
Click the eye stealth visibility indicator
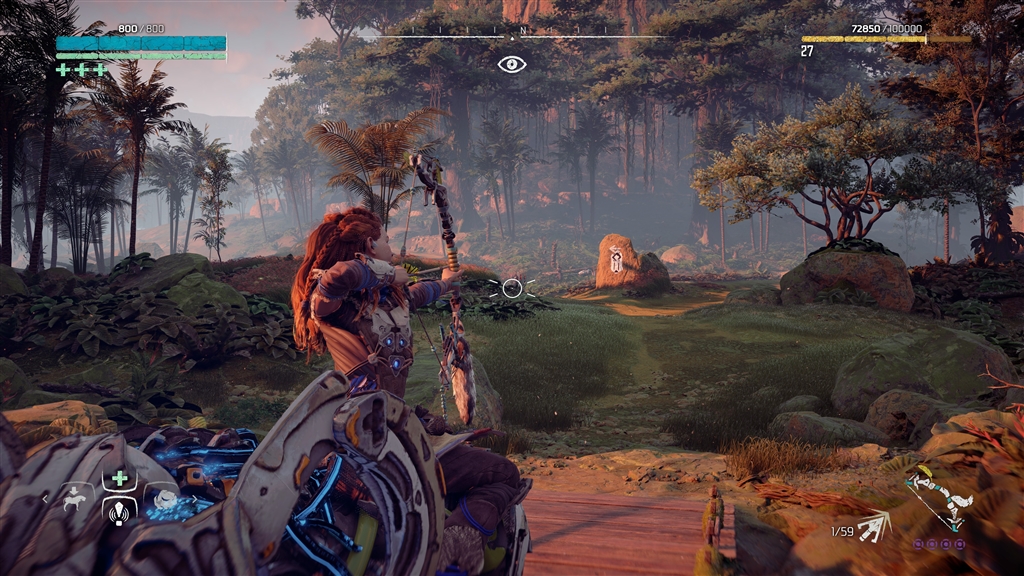tap(512, 64)
